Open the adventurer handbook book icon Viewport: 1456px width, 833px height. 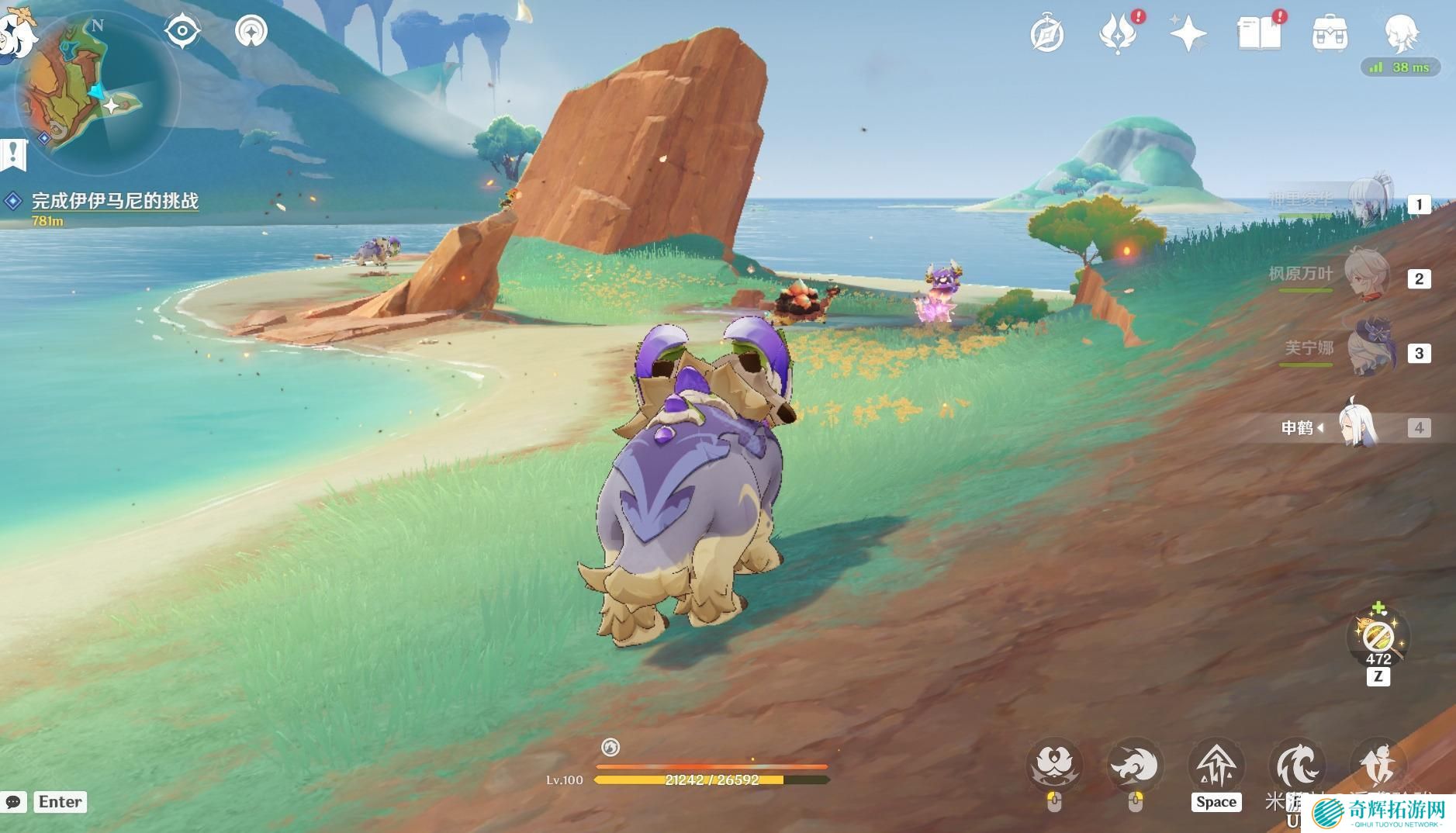click(1258, 34)
